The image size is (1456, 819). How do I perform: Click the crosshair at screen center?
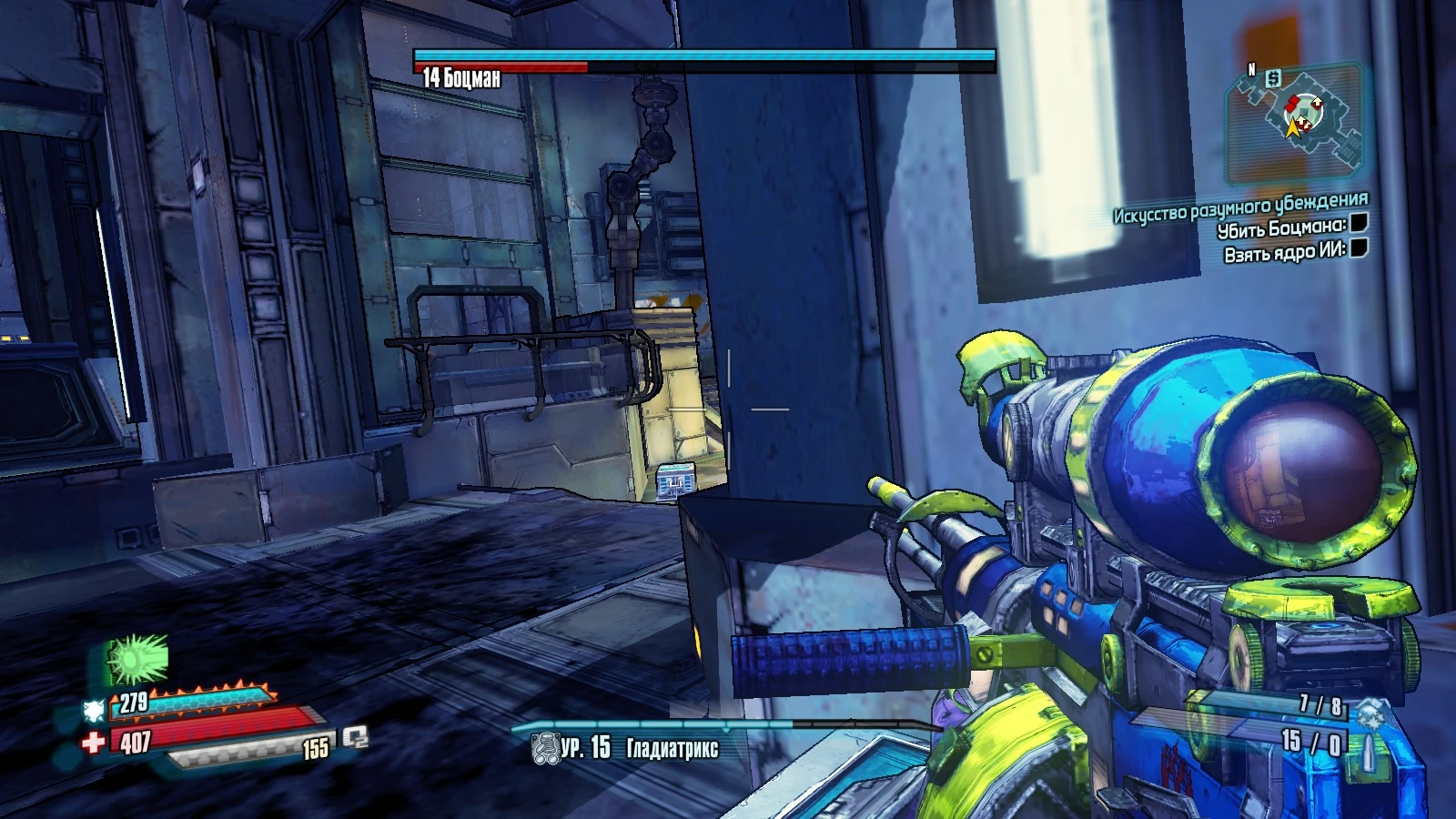point(728,409)
